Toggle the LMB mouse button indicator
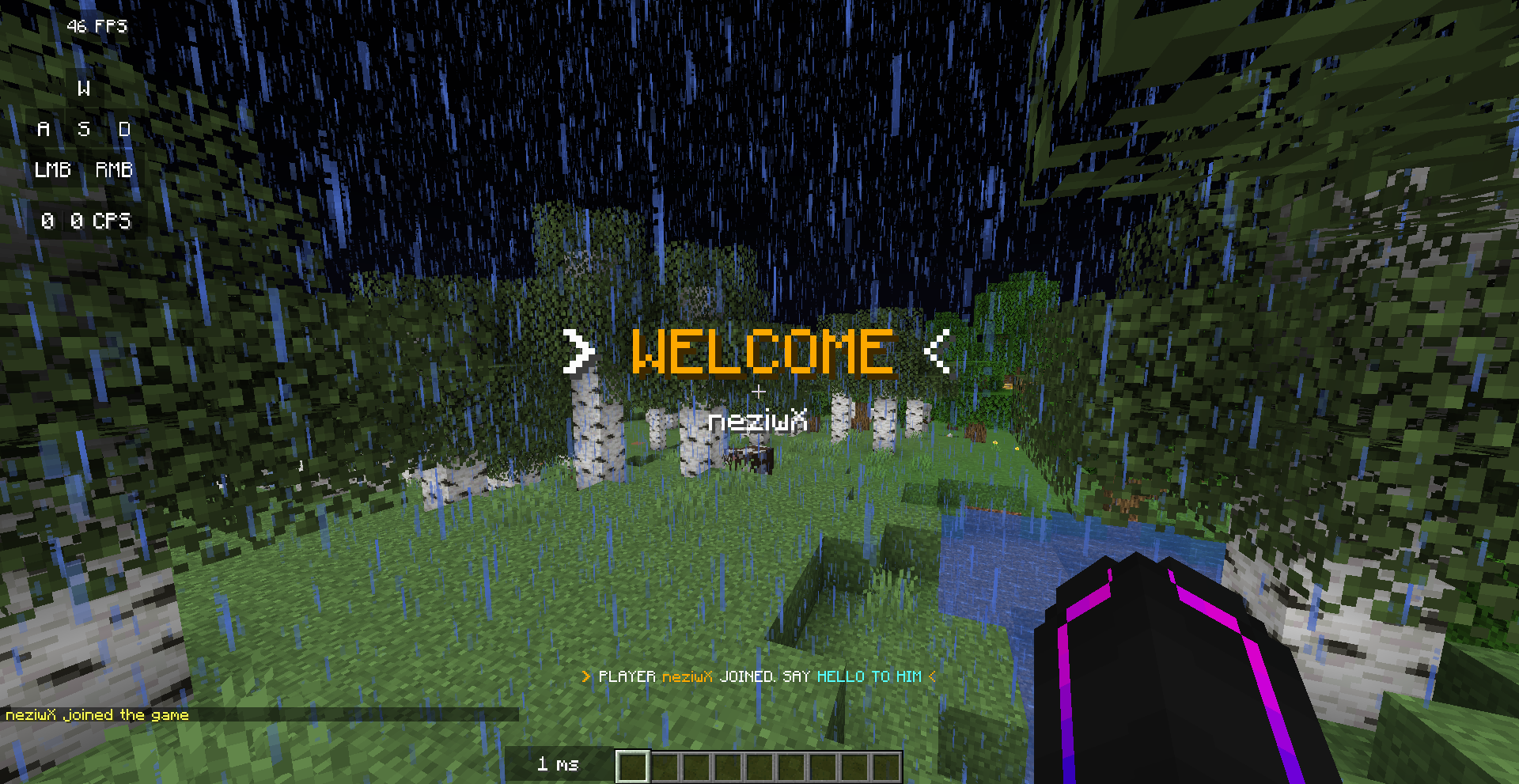This screenshot has height=784, width=1519. point(52,170)
